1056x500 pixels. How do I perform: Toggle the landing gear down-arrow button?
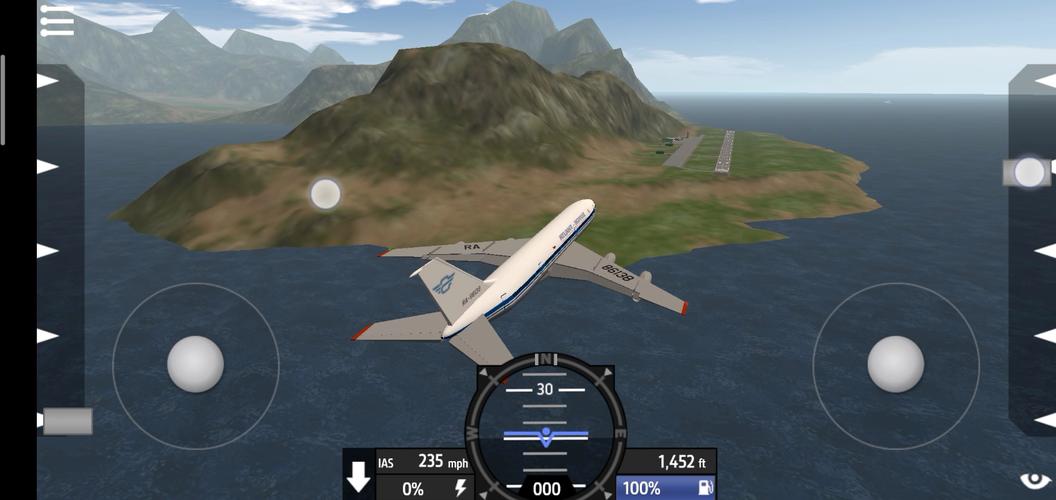click(358, 478)
